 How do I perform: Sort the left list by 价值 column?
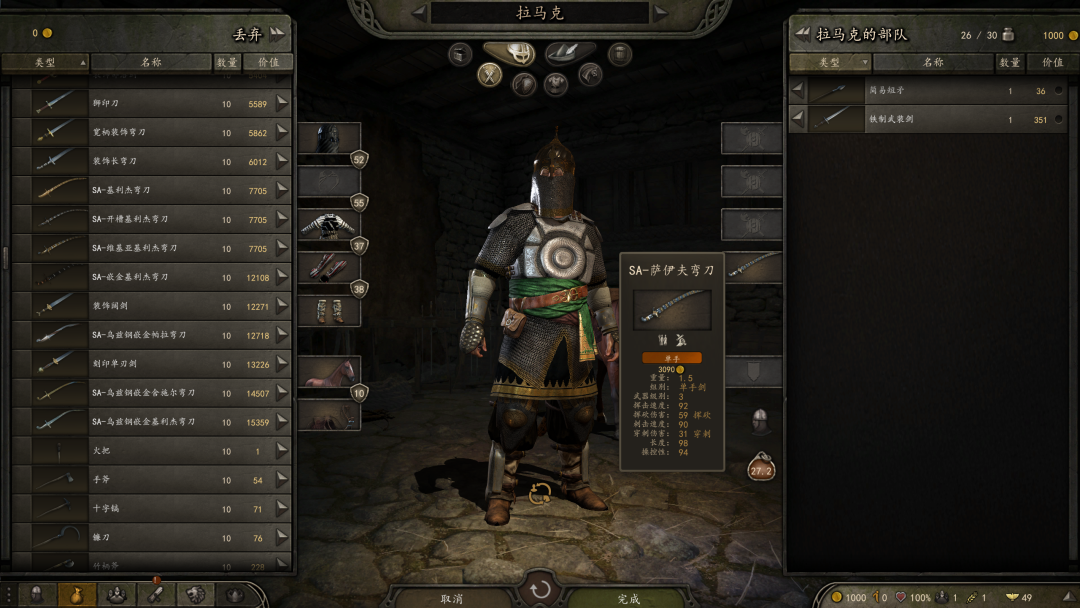pyautogui.click(x=268, y=62)
